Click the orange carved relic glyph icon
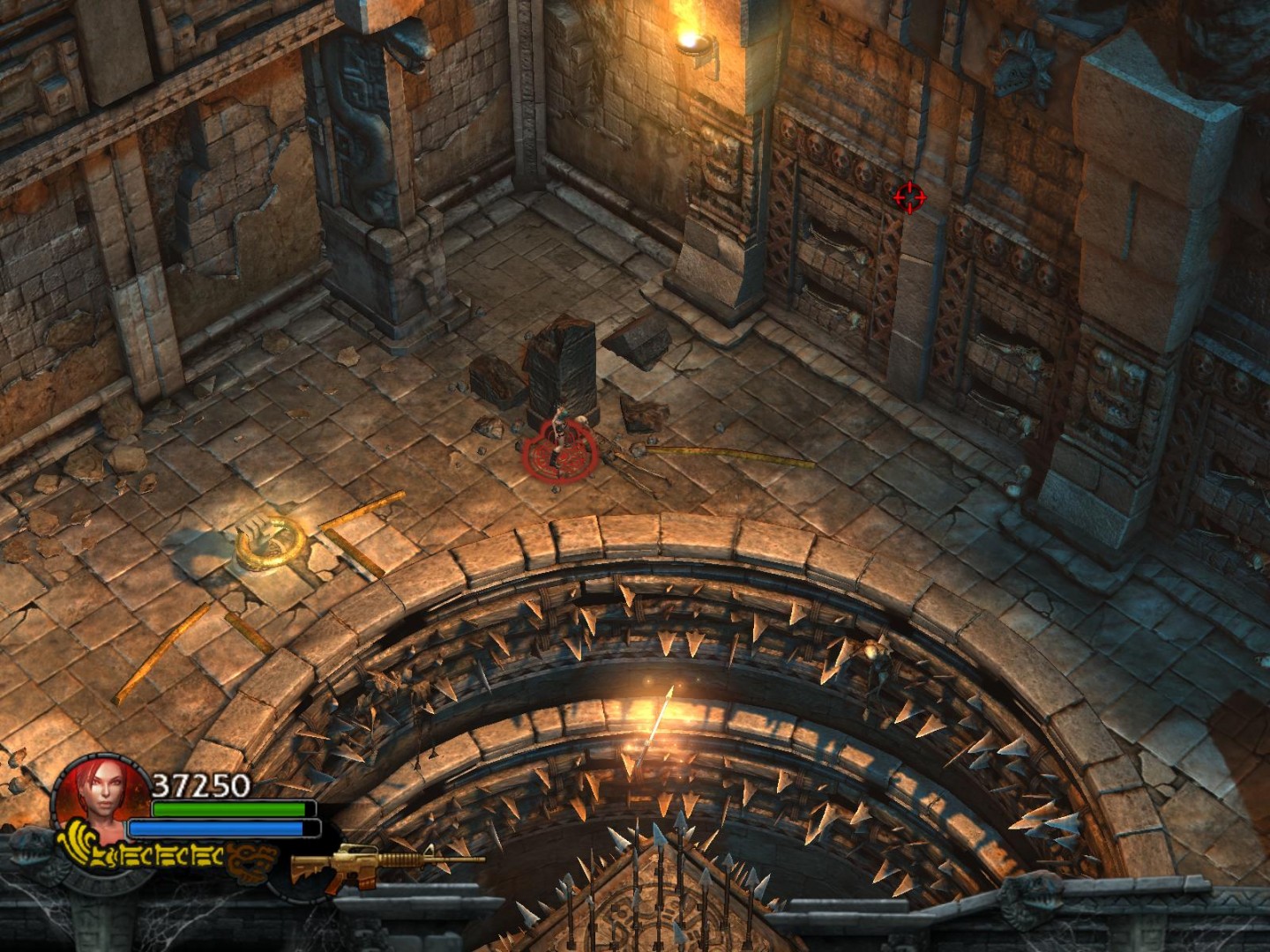The image size is (1270, 952). pos(253,860)
